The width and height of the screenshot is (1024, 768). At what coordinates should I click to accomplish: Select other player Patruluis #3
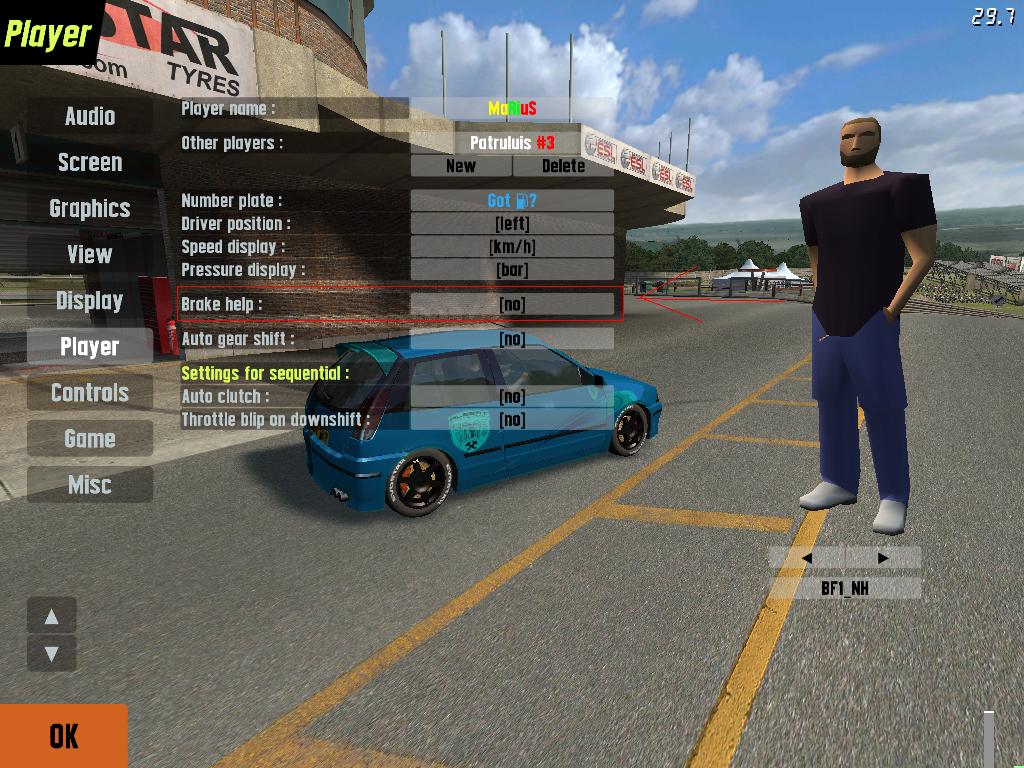point(512,142)
